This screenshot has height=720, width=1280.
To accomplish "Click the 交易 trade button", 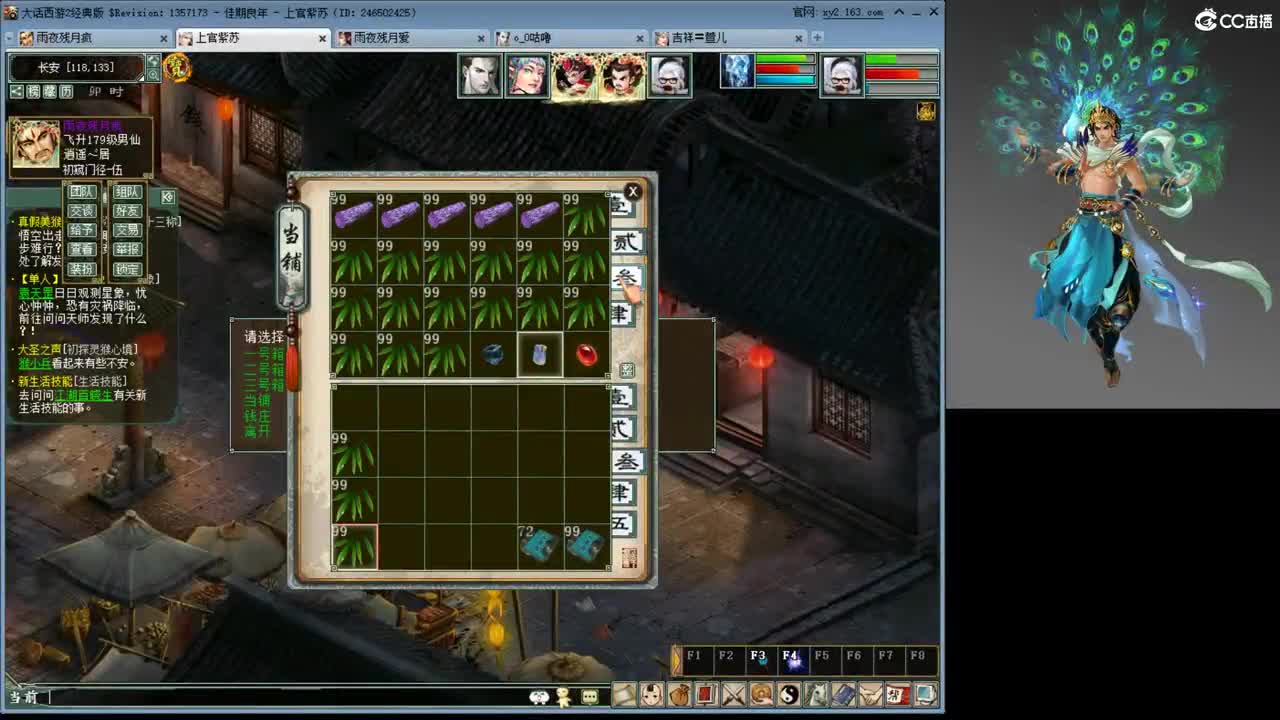I will pos(126,229).
